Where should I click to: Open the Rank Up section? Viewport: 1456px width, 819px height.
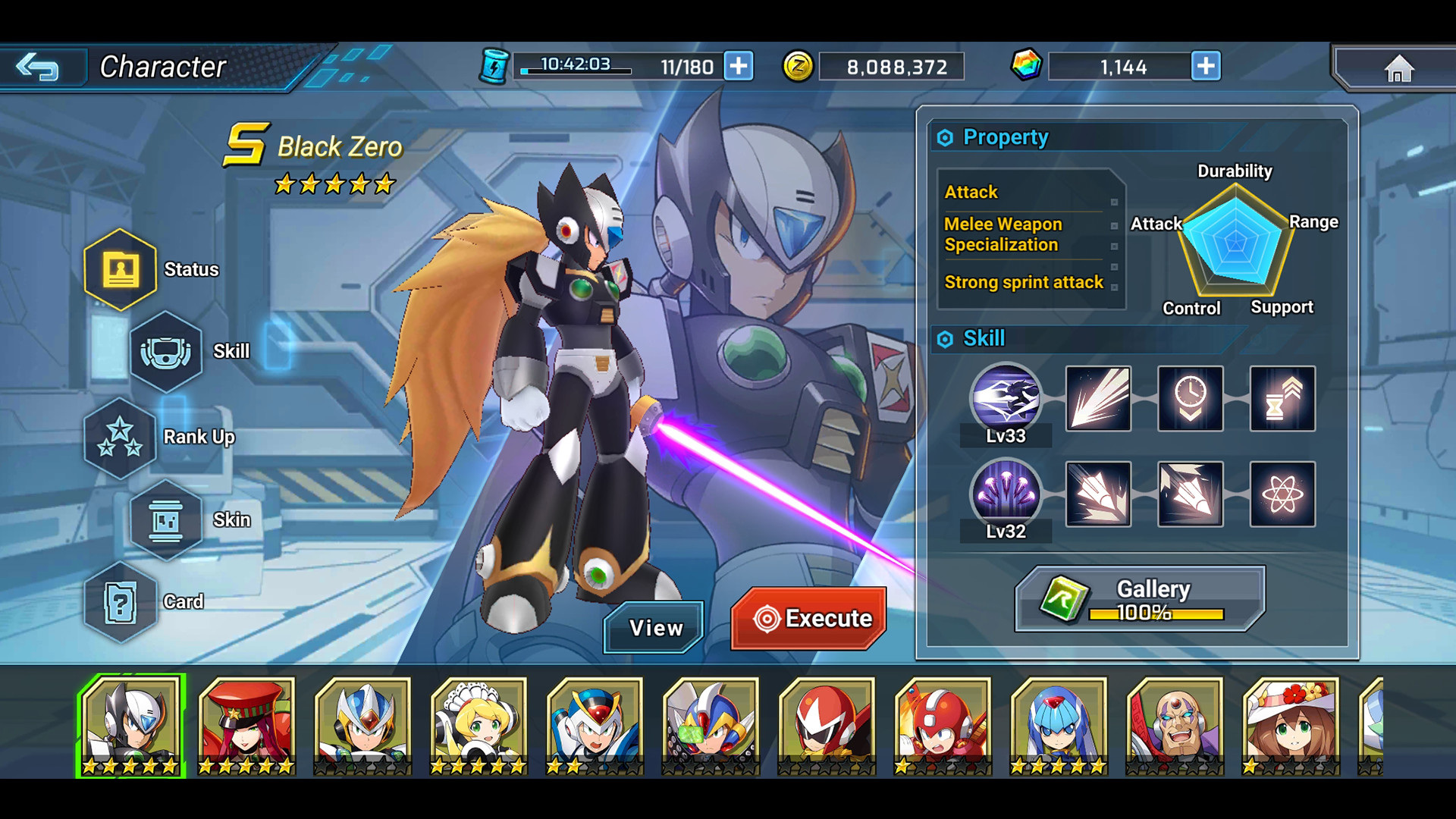[x=121, y=438]
